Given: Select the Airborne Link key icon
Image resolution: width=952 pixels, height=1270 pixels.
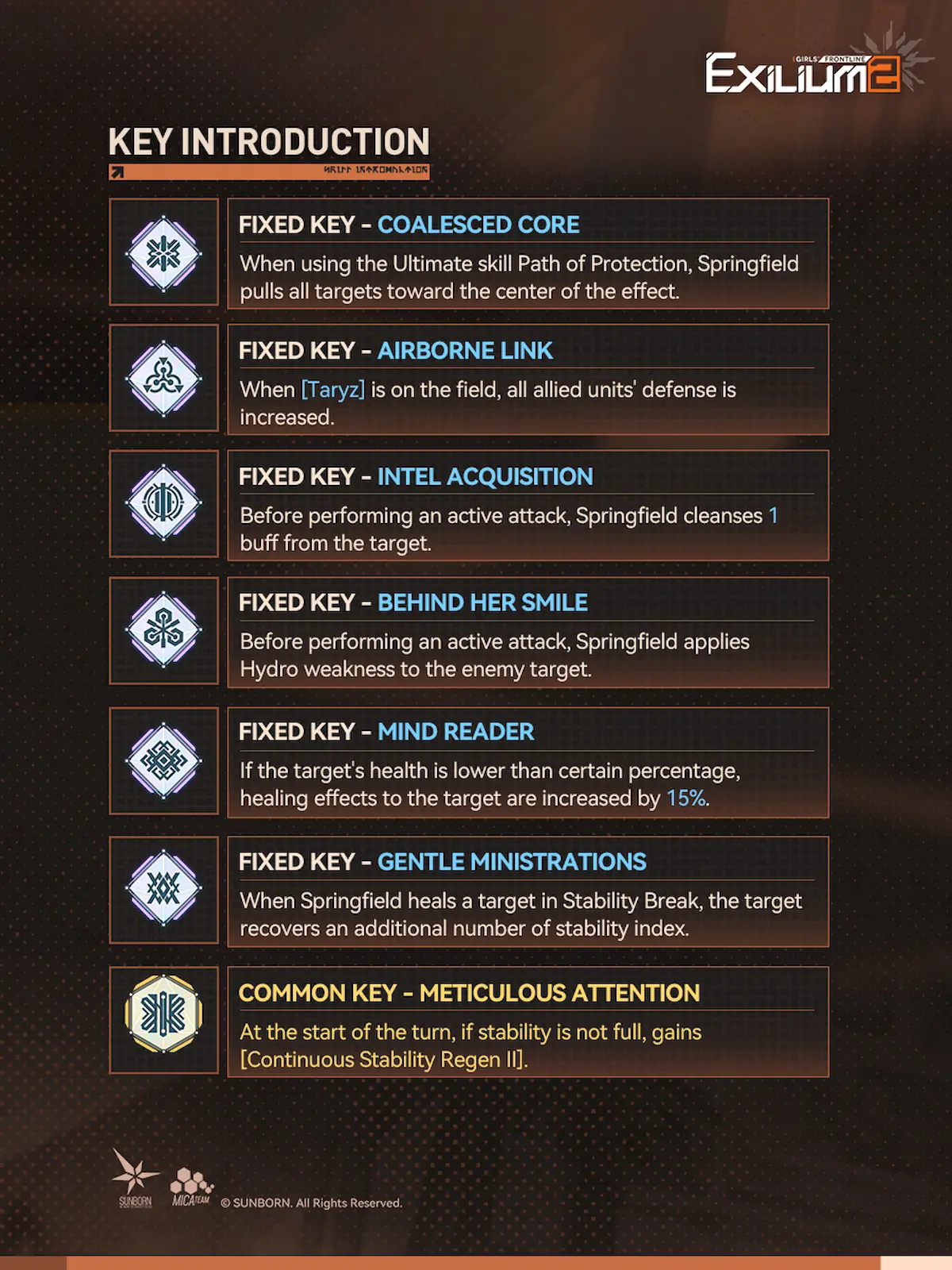Looking at the screenshot, I should 163,379.
